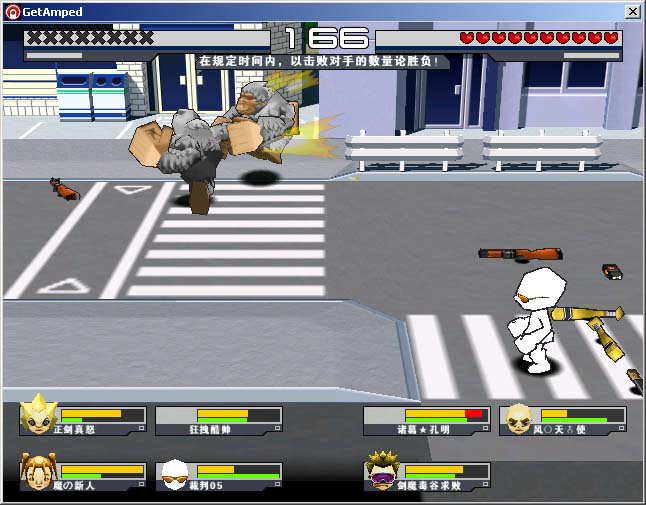Viewport: 646px width, 505px height.
Task: Select the 正剑真怒 player panel
Action: pyautogui.click(x=84, y=420)
